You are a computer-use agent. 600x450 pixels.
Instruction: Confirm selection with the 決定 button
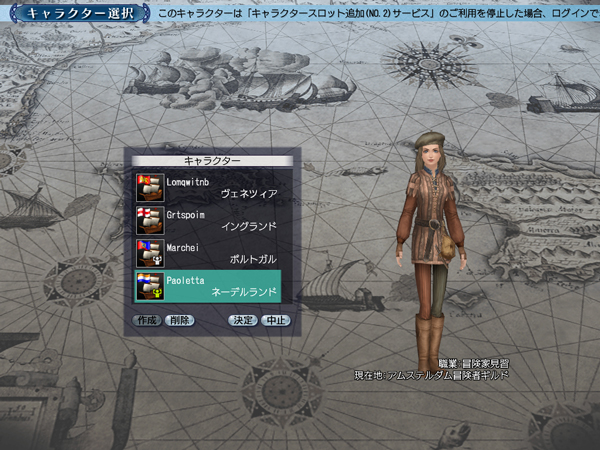(x=243, y=321)
